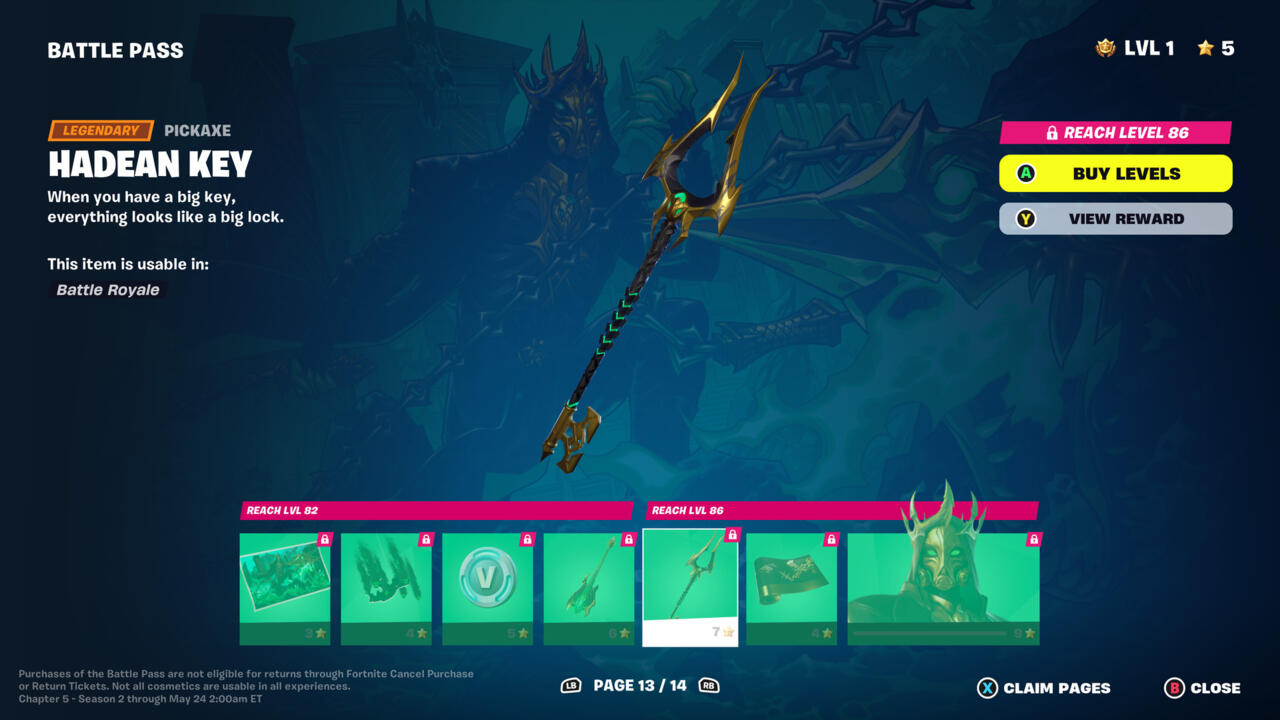
Task: Click Claim Pages at the bottom
Action: tap(1044, 688)
